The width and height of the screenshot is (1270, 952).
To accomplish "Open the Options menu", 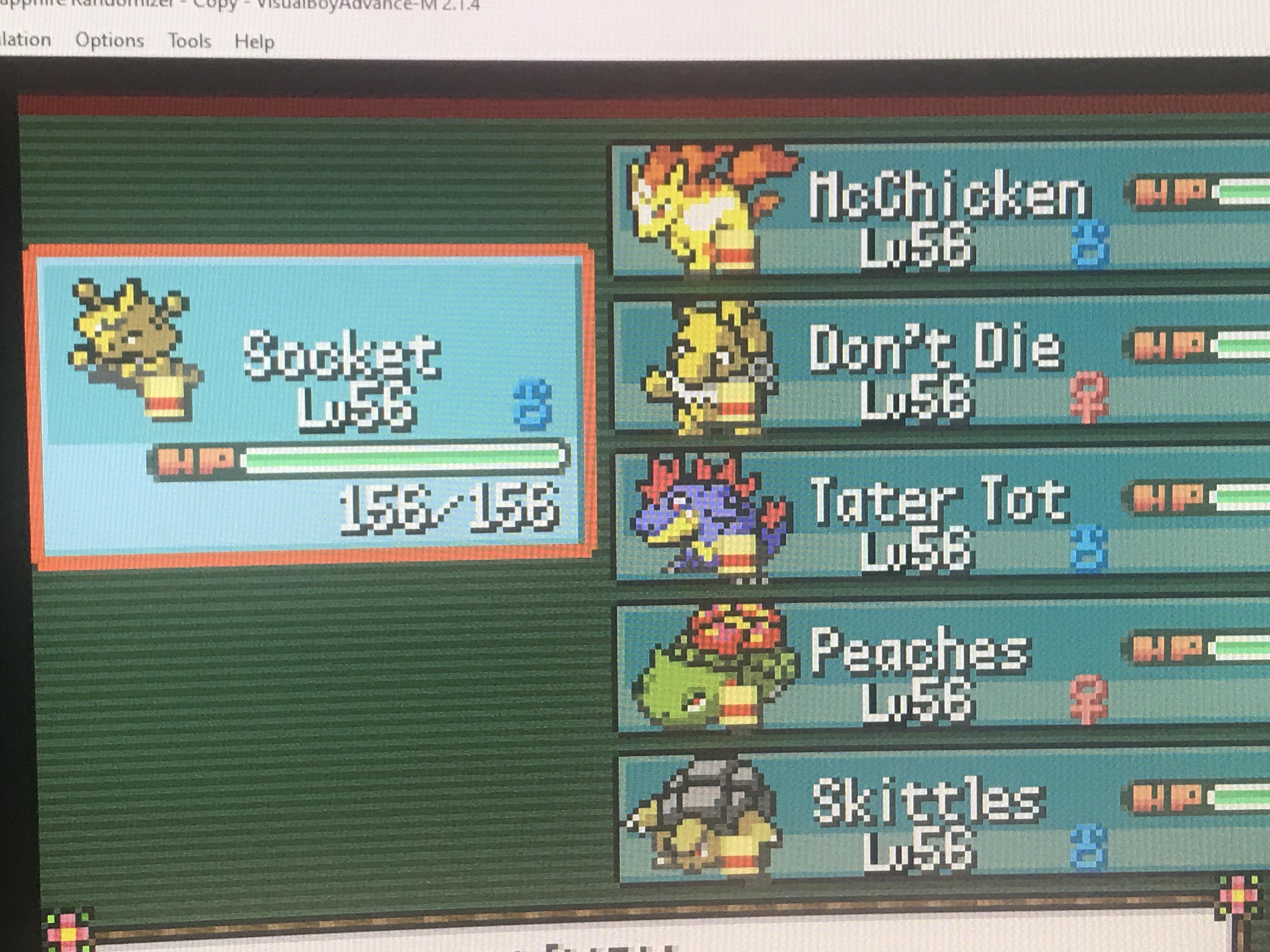I will [110, 39].
